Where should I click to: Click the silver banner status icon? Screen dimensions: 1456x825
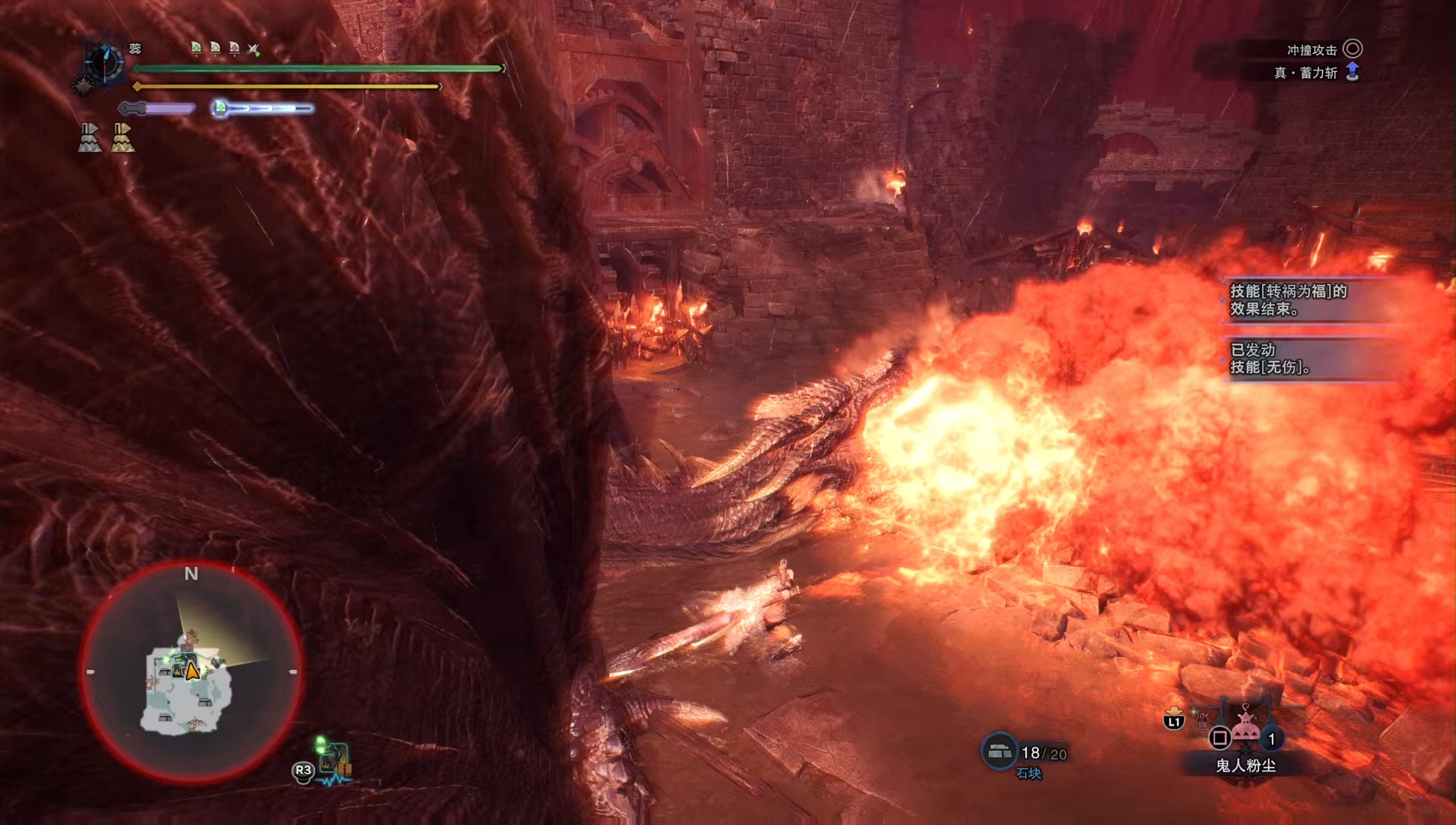[89, 137]
